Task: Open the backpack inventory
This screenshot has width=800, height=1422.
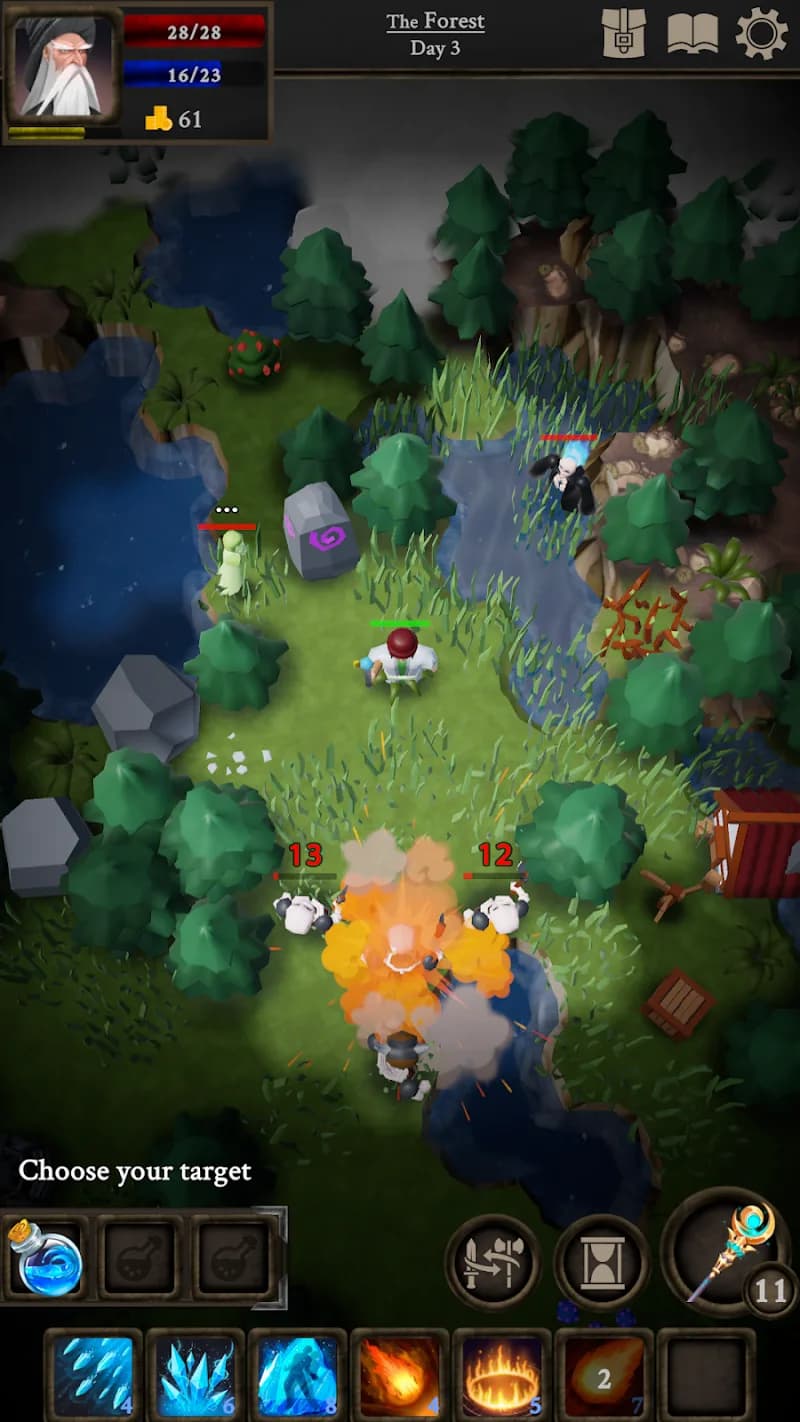Action: coord(624,34)
